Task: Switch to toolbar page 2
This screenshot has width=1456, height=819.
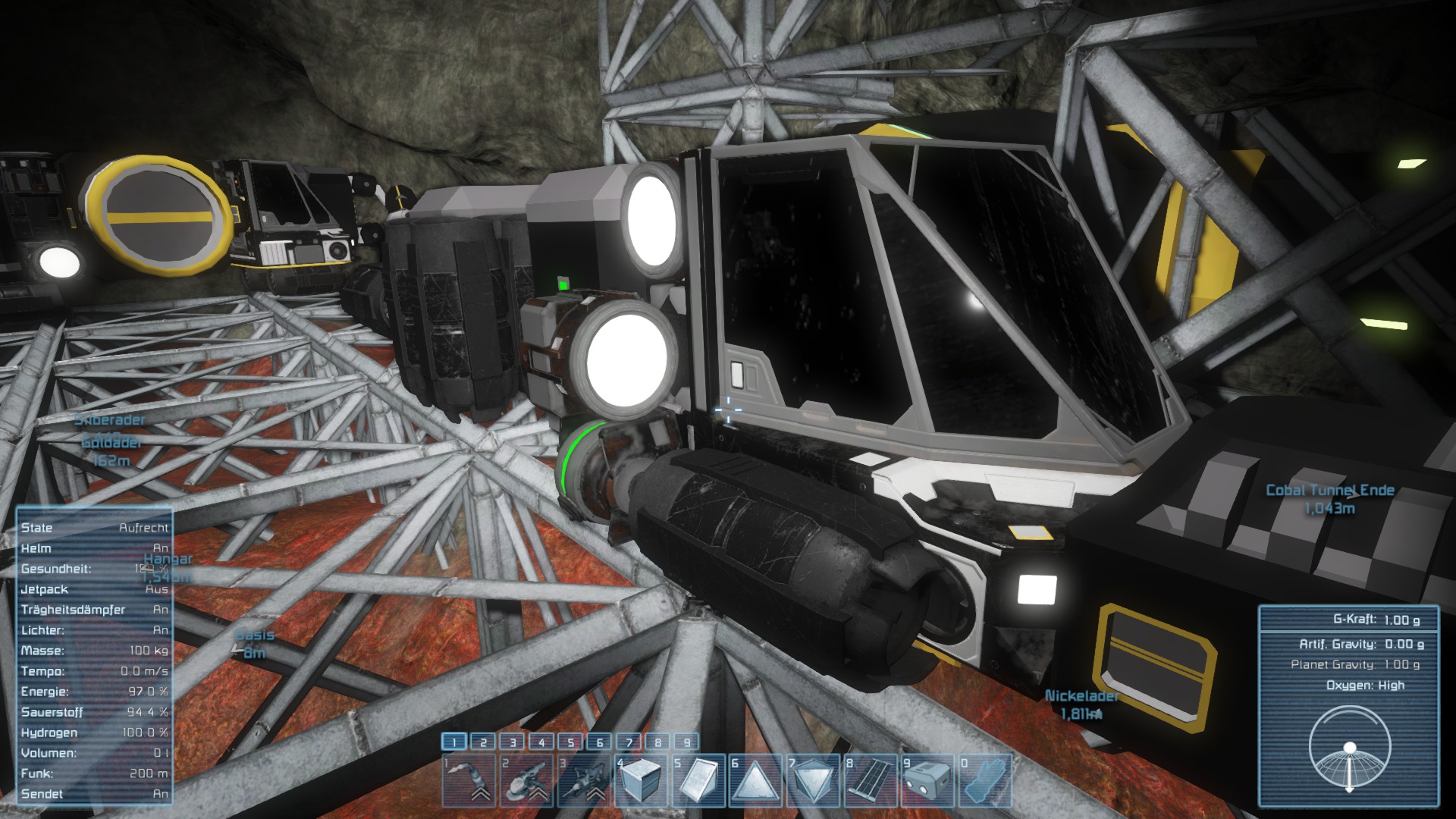Action: 483,742
